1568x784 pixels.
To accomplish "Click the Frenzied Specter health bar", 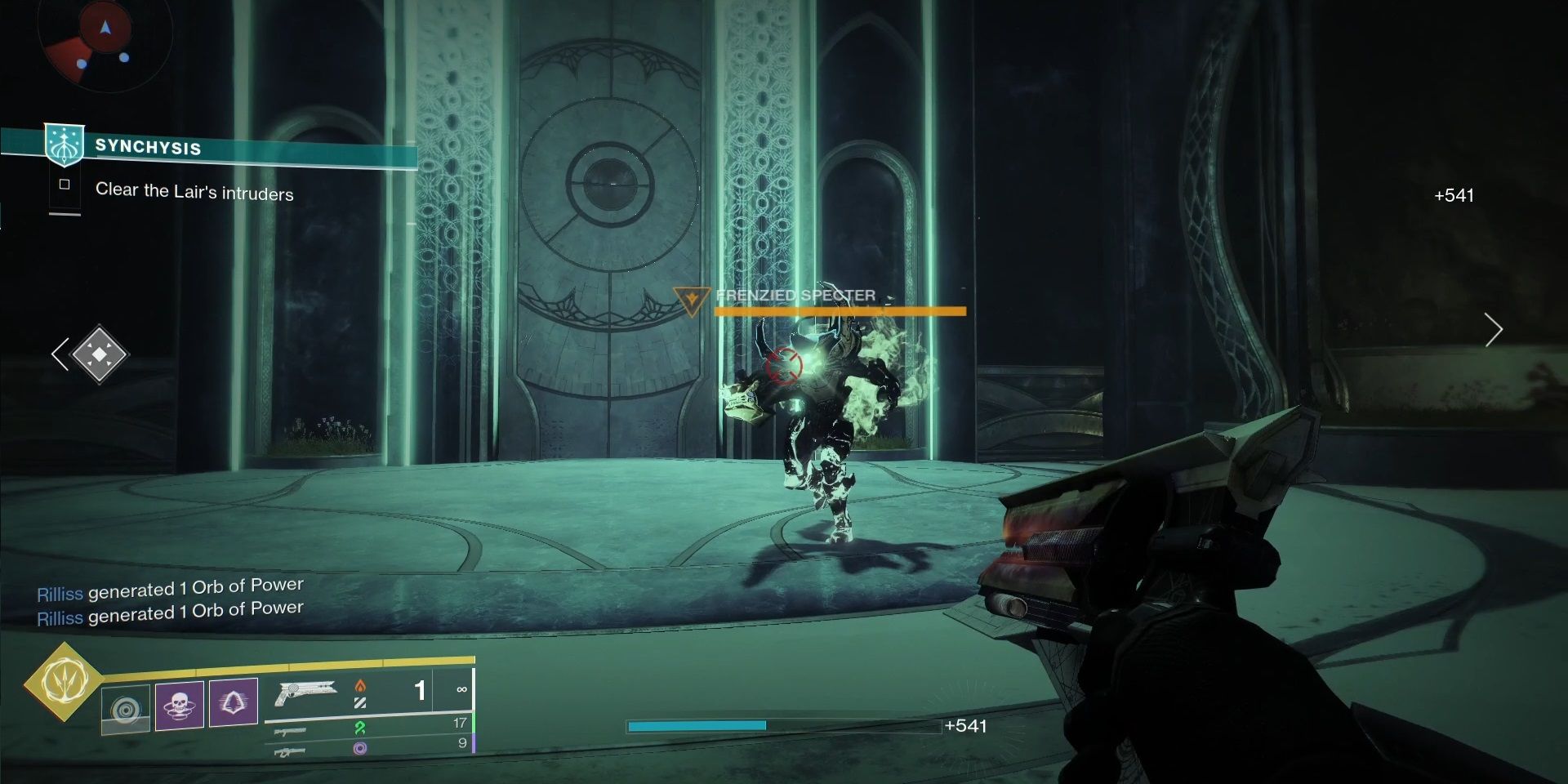I will pyautogui.click(x=838, y=310).
